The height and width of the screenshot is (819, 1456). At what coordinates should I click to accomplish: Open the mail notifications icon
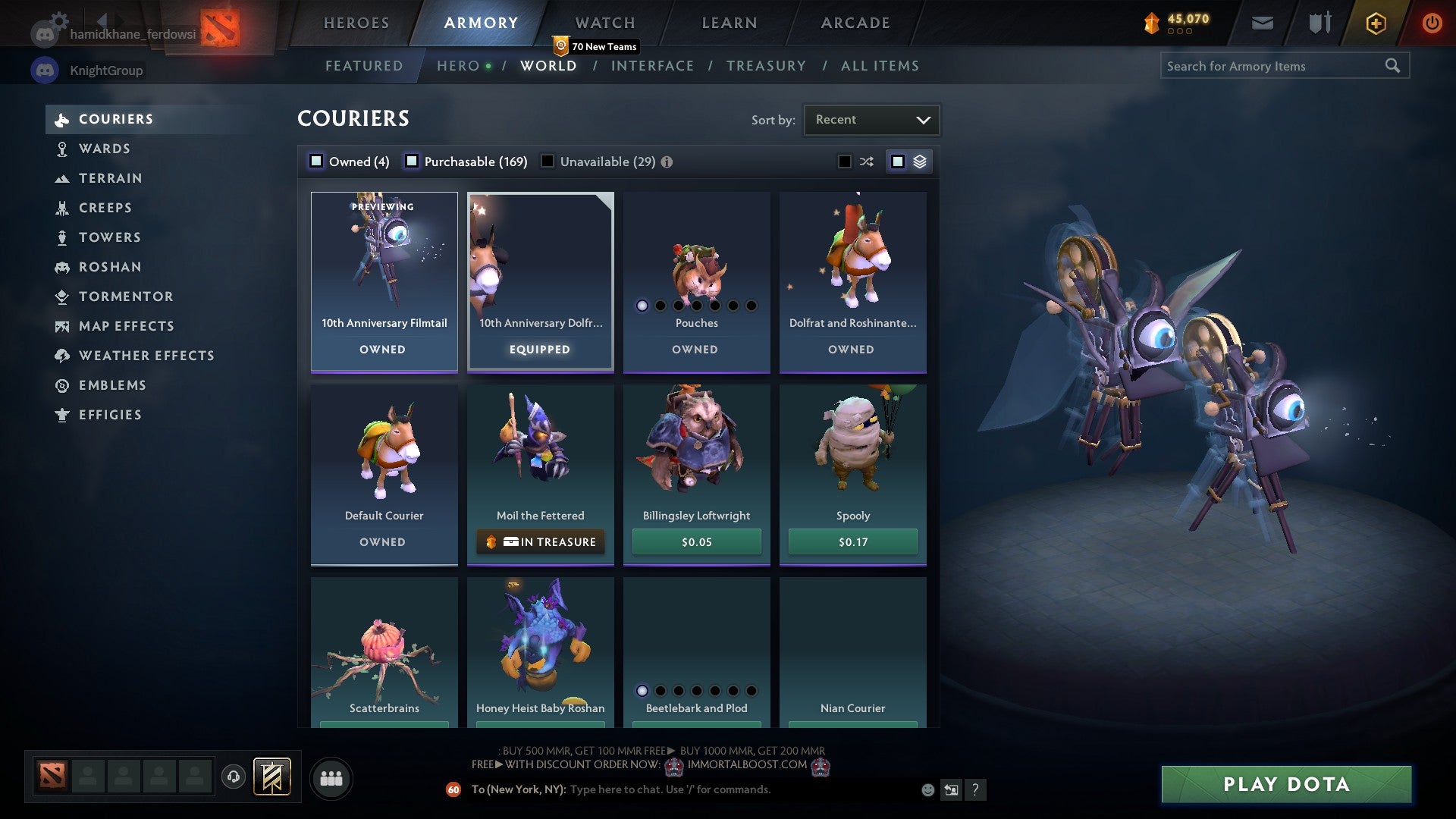pos(1263,22)
